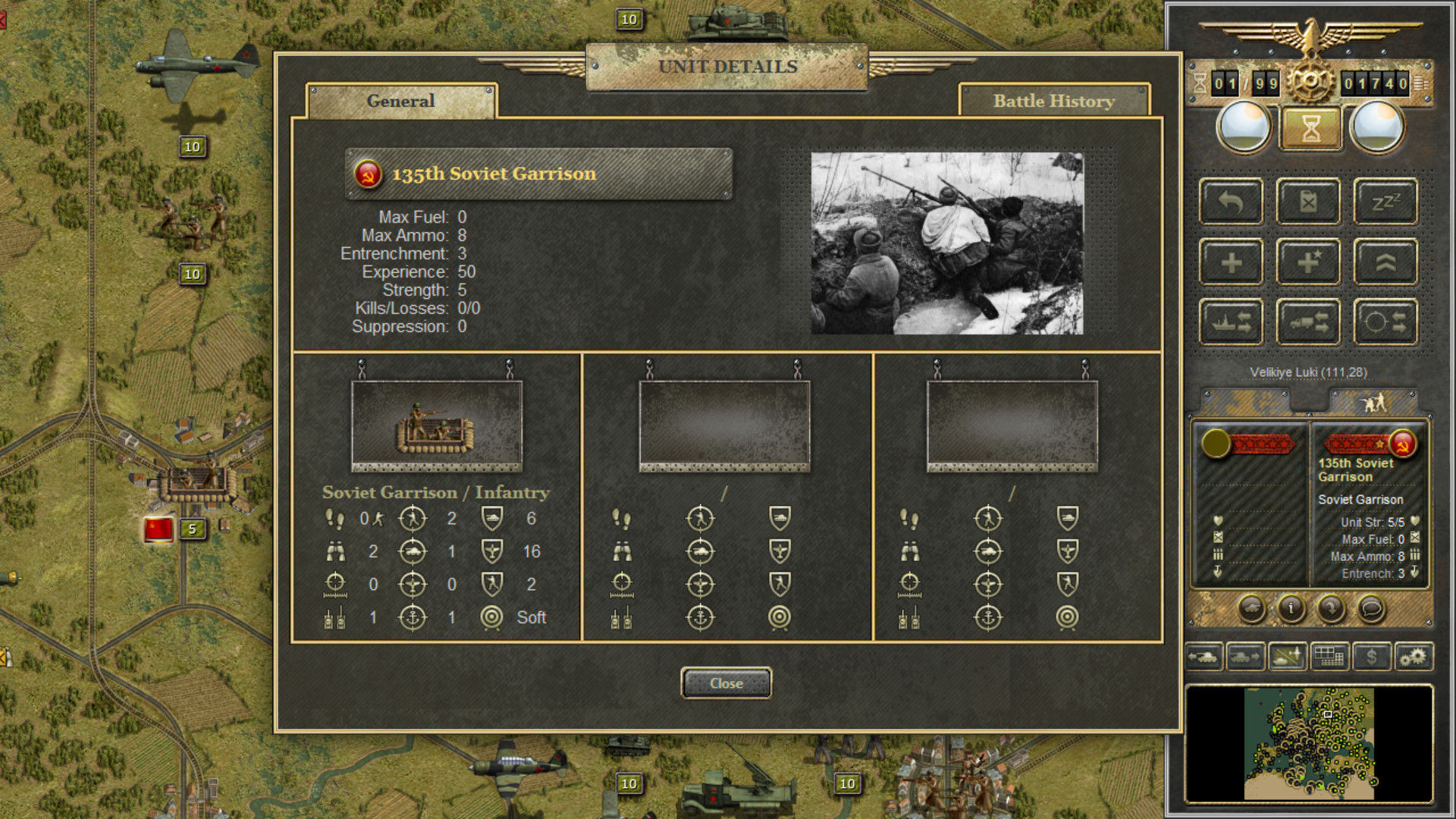Switch to the Battle History tab
This screenshot has height=819, width=1456.
pos(1053,101)
